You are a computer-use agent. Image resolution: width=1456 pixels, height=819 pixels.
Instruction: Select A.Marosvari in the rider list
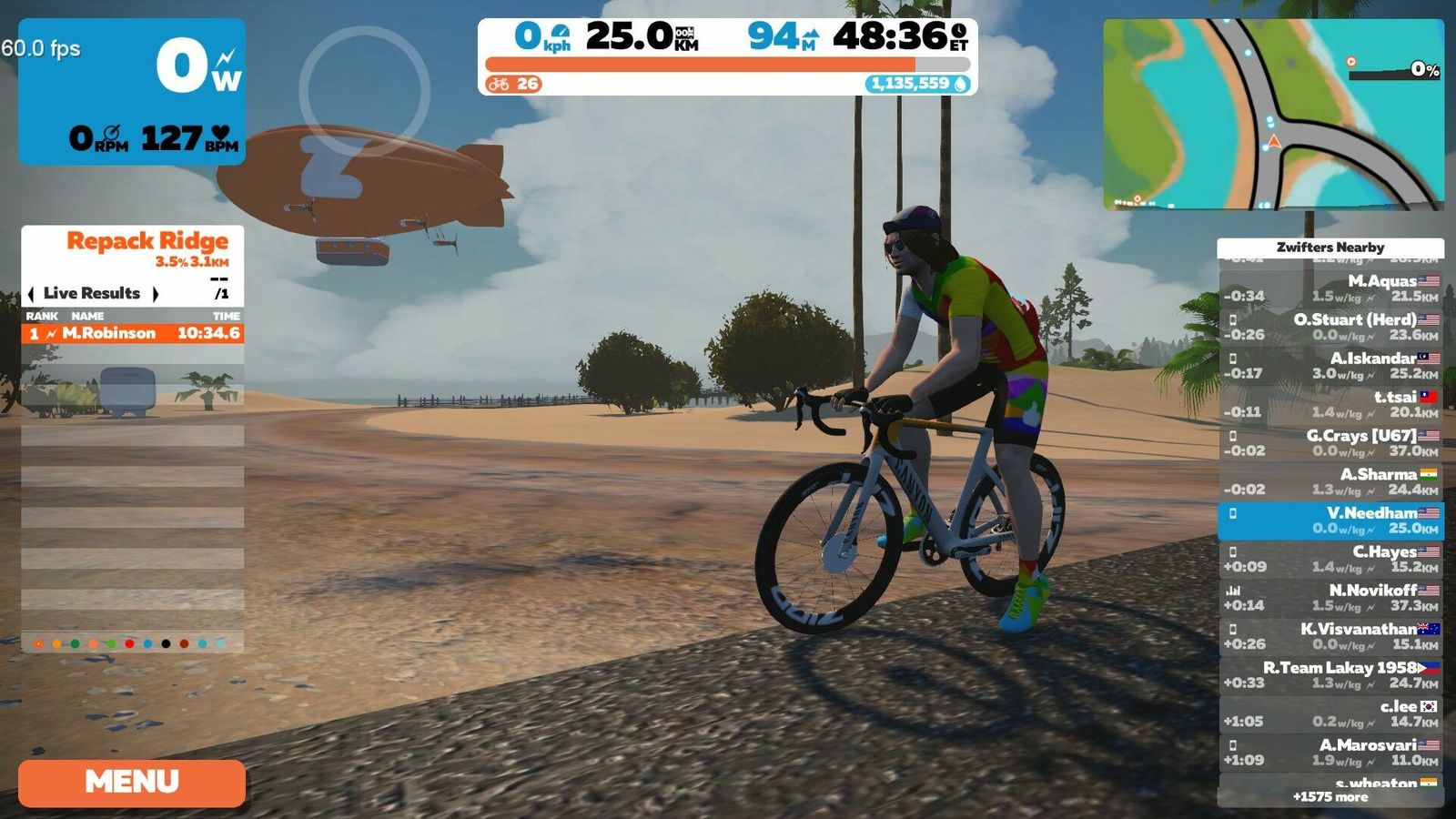pos(1330,753)
